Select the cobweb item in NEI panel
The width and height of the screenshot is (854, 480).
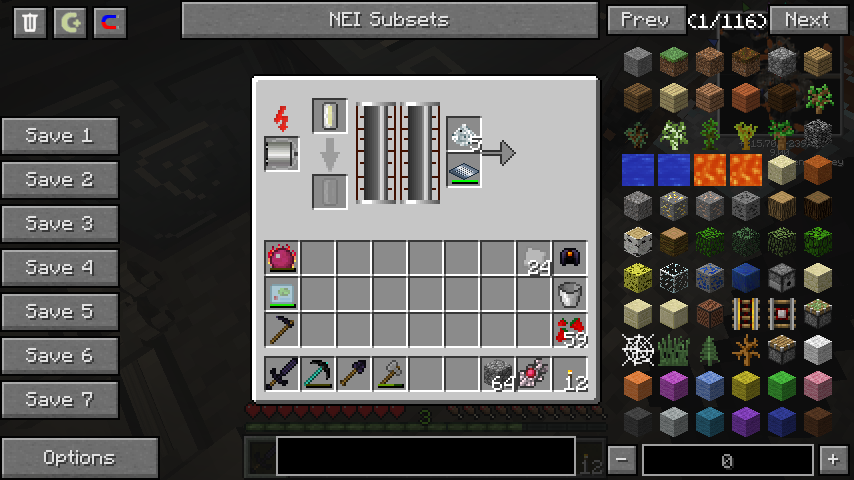coord(638,349)
